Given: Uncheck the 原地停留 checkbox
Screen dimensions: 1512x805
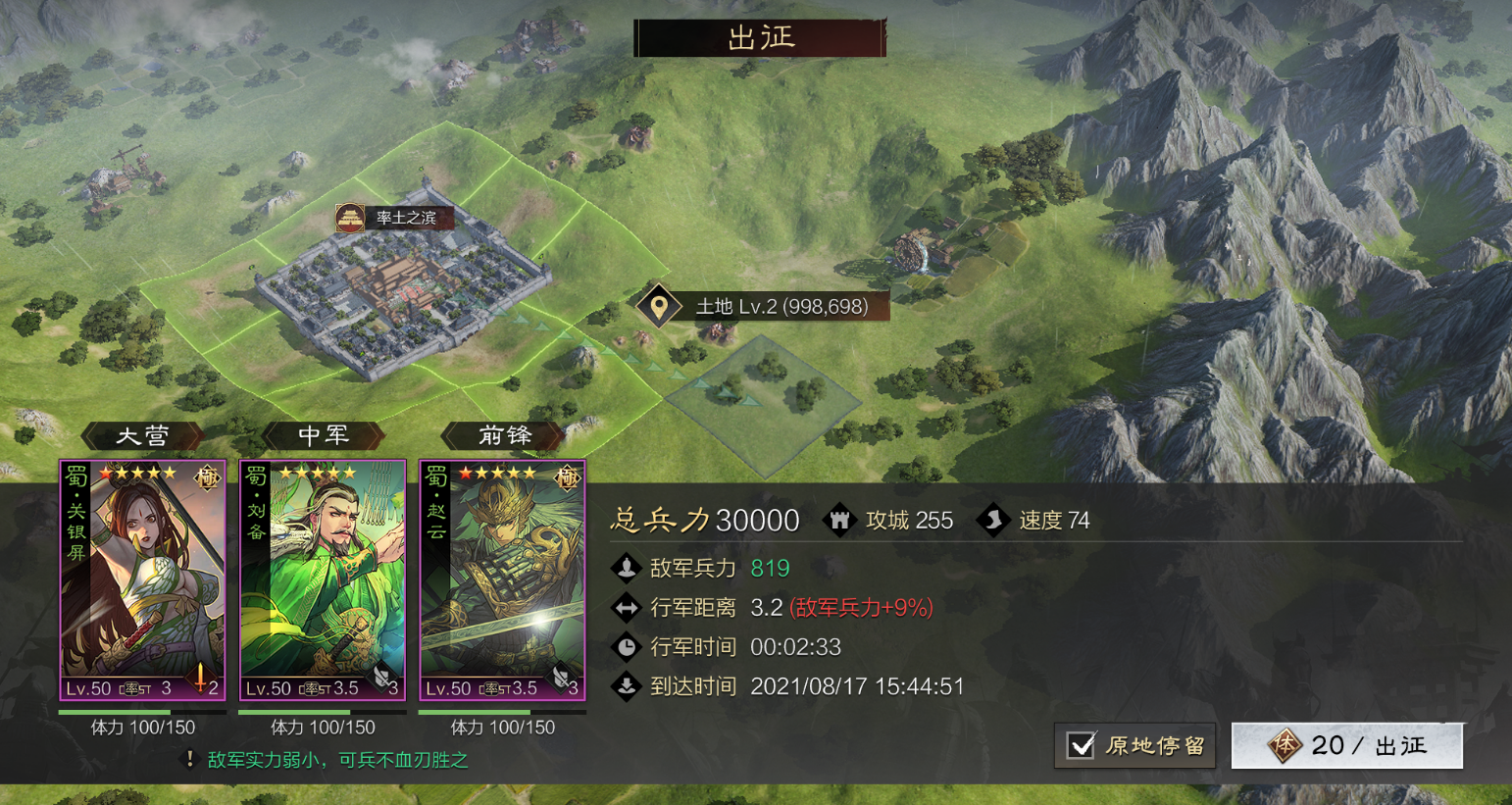Looking at the screenshot, I should (1082, 745).
